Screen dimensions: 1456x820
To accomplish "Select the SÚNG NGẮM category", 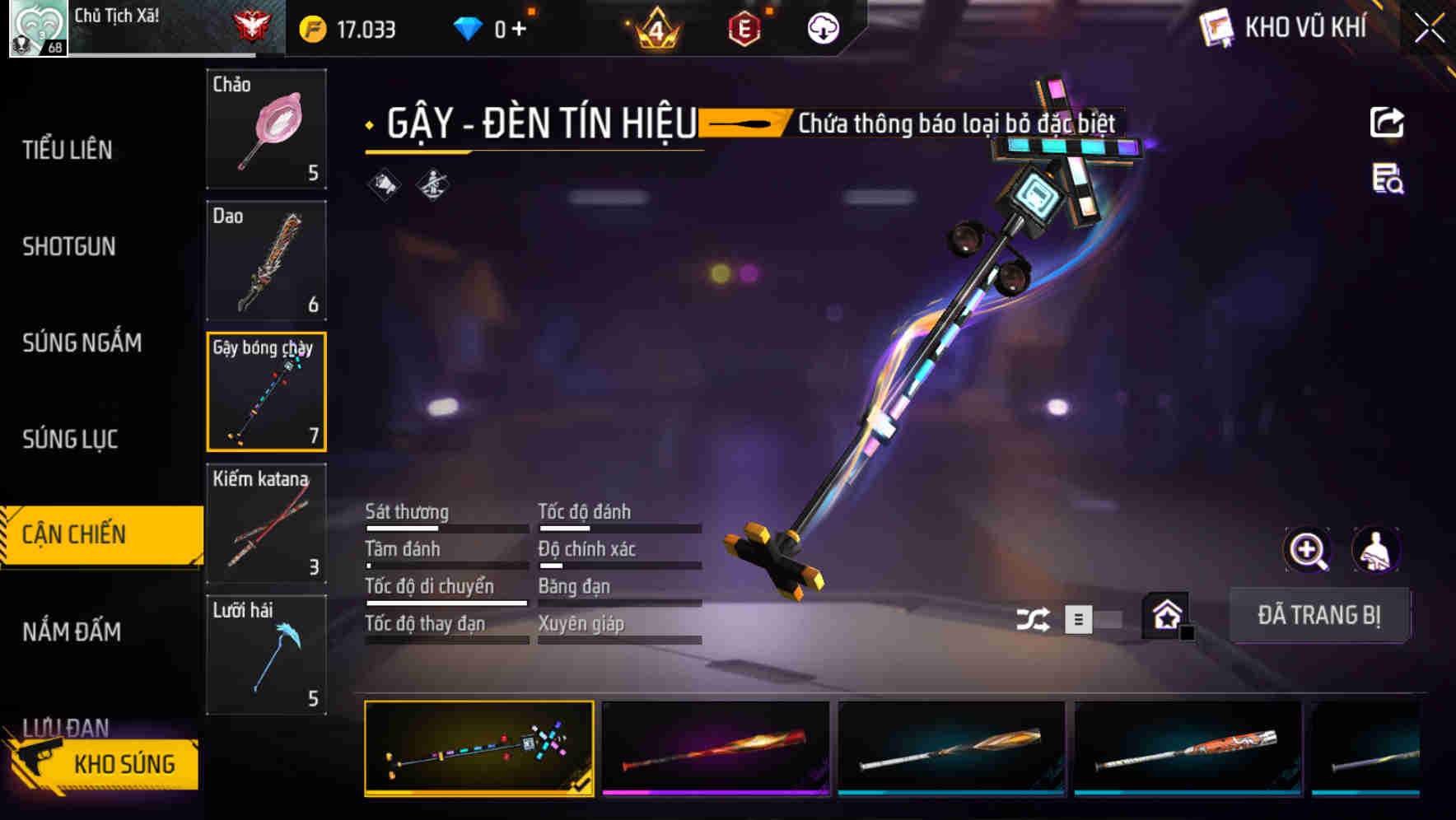I will (x=82, y=342).
